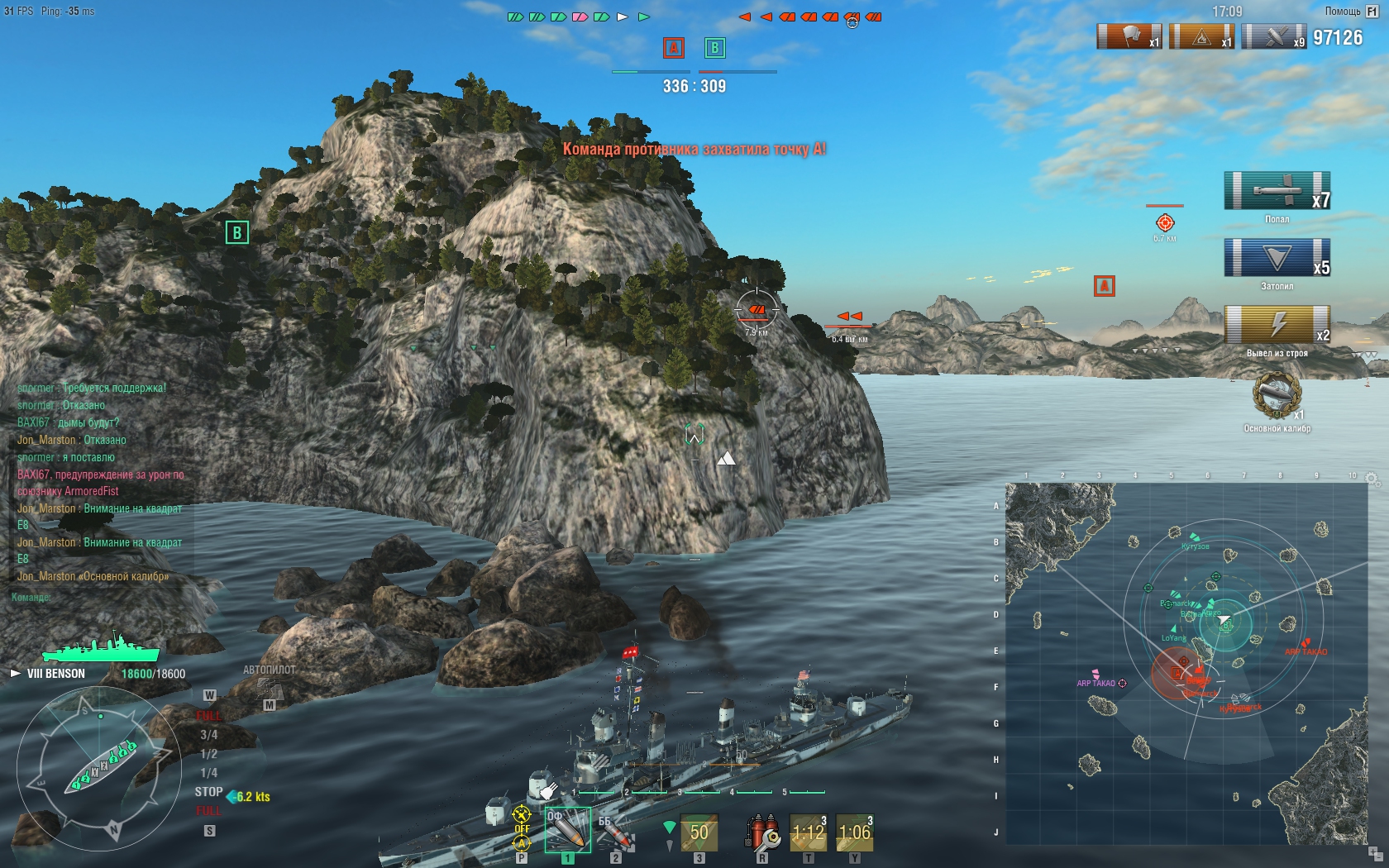This screenshot has height=868, width=1389.
Task: Click the "Основной калибр" achievement badge
Action: [1277, 396]
